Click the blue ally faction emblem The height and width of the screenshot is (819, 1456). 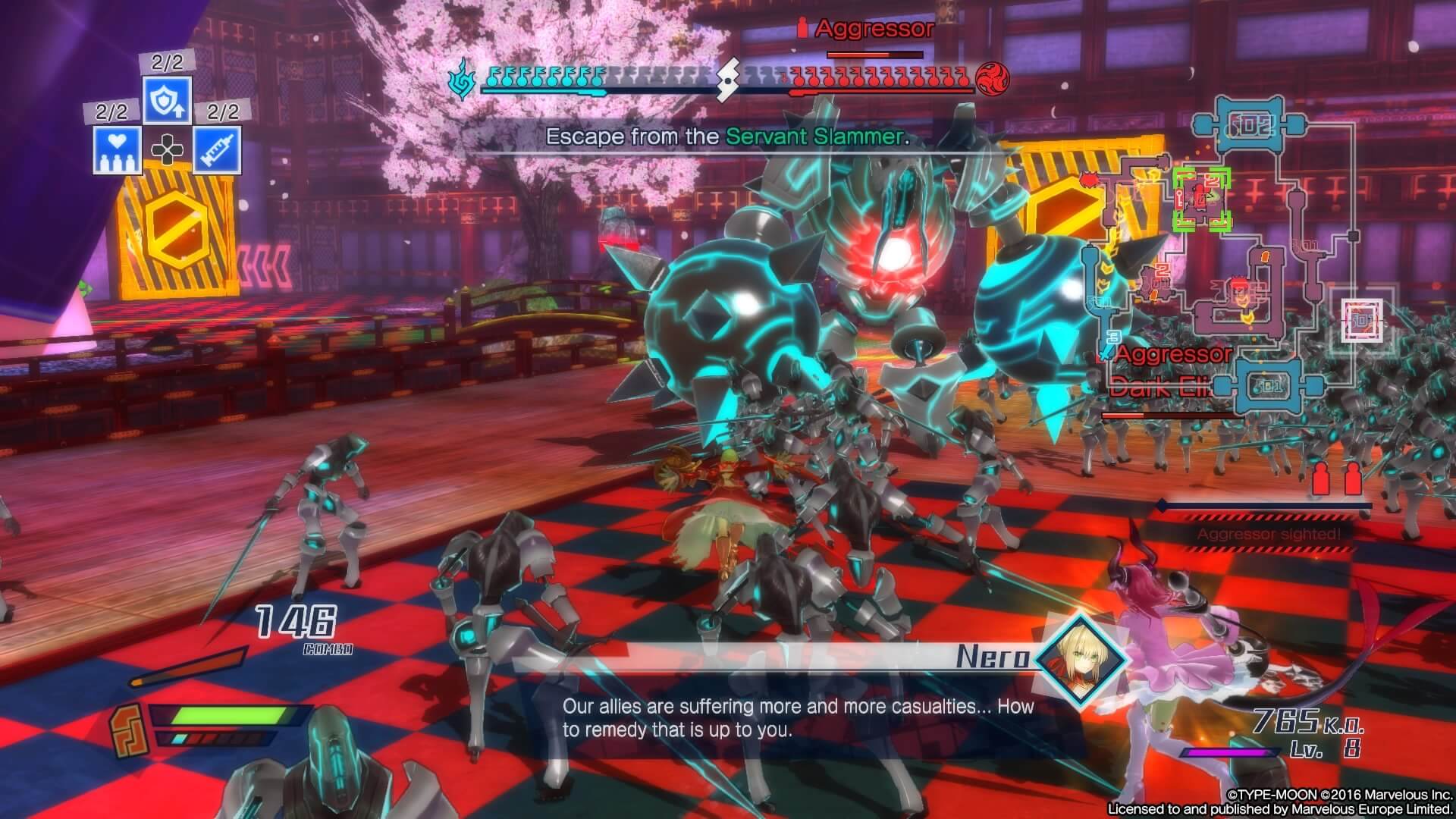point(463,79)
